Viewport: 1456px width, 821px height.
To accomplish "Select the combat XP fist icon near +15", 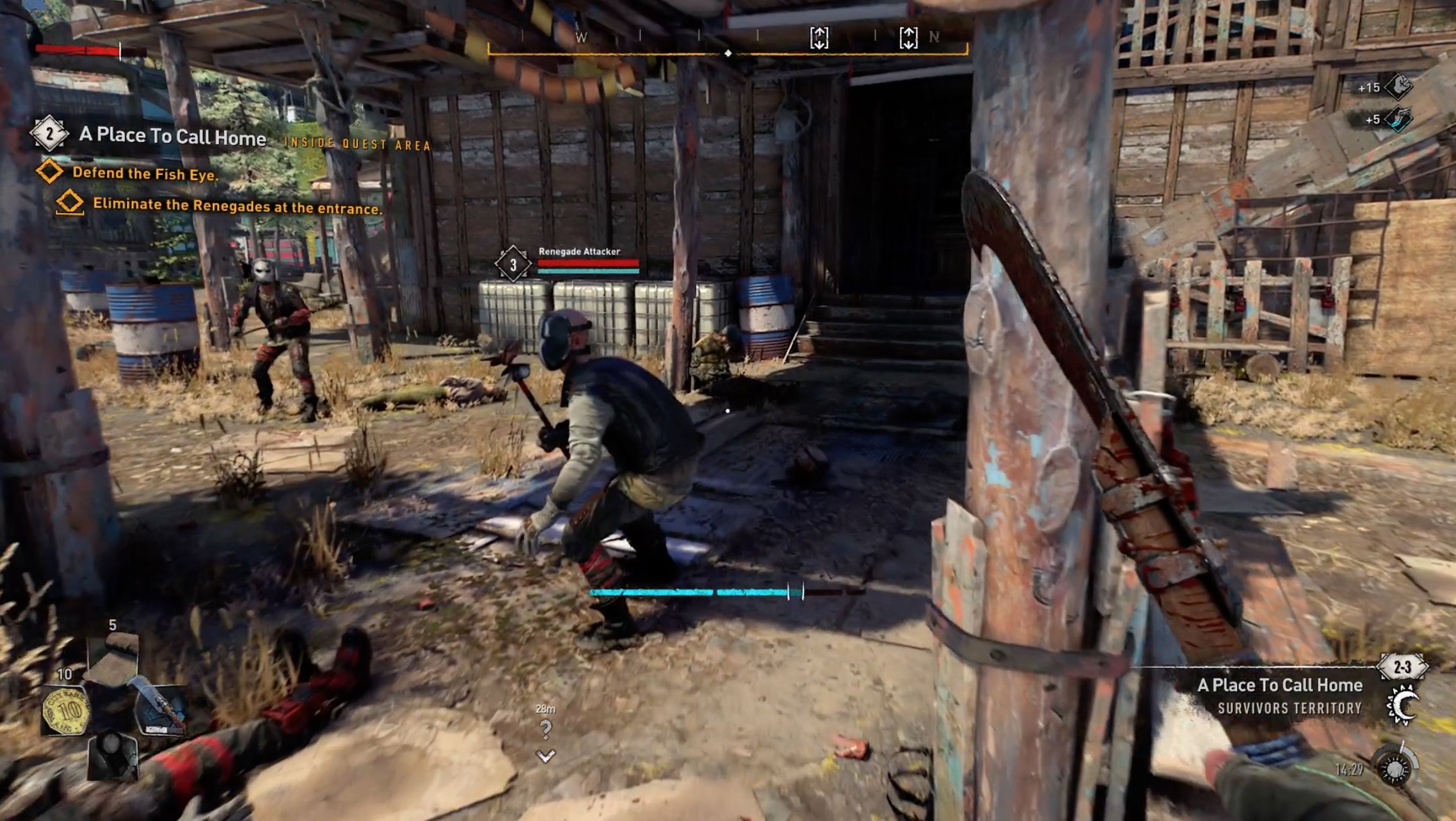I will click(1398, 87).
